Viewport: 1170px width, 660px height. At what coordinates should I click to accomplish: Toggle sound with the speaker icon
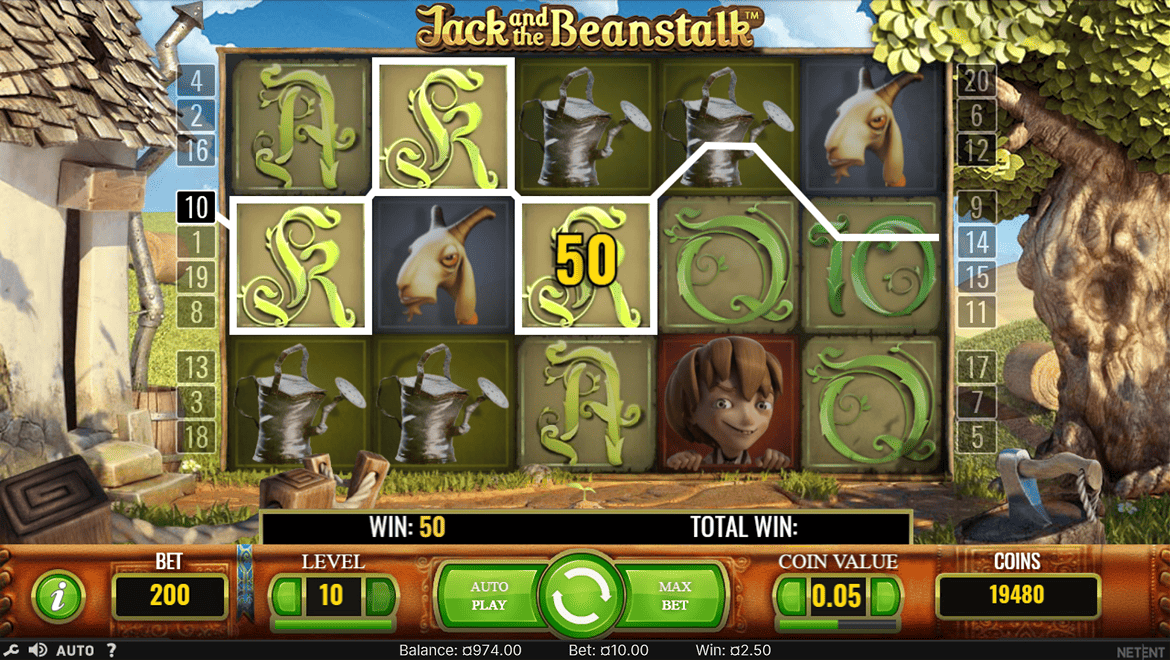point(38,650)
